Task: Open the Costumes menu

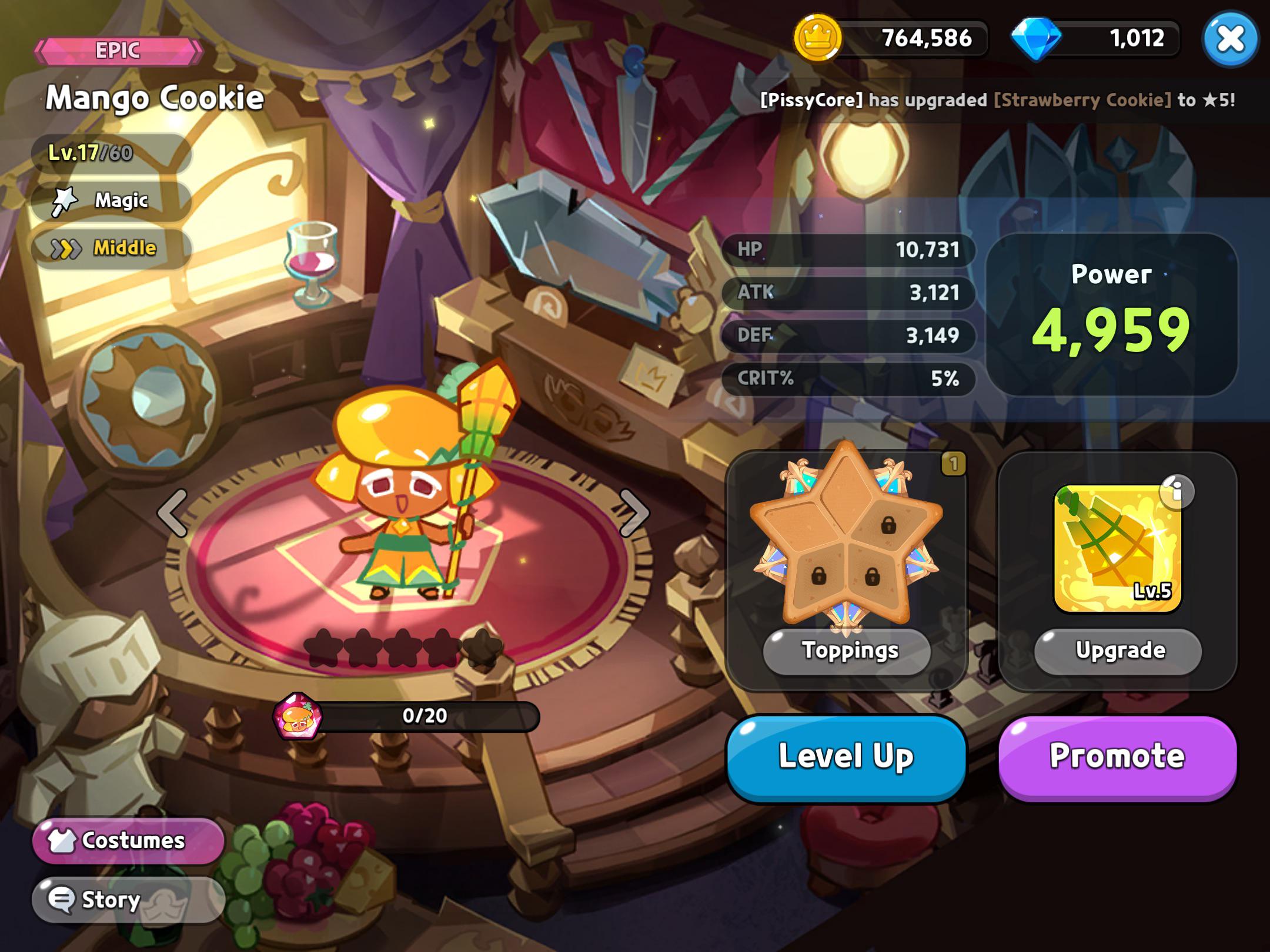Action: (x=128, y=840)
